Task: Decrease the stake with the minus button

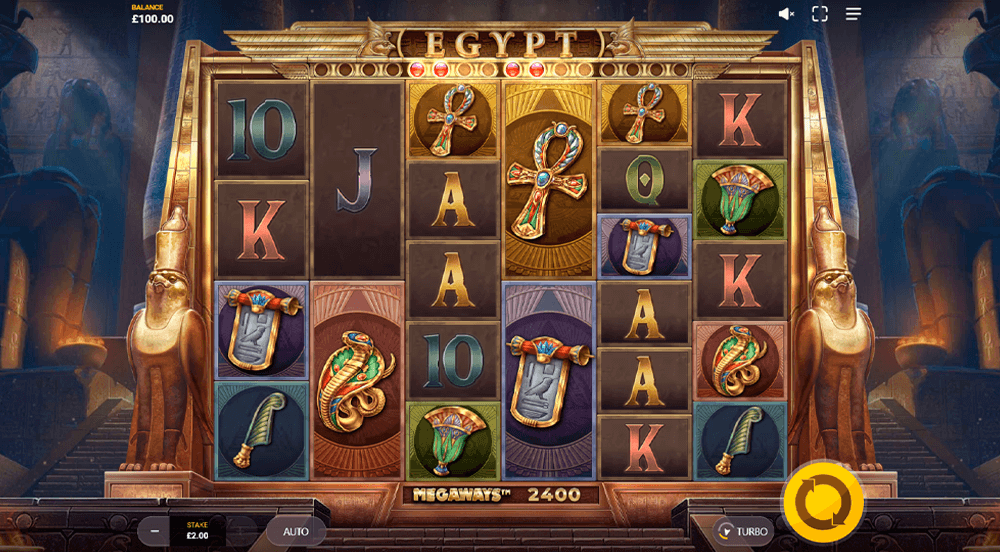Action: tap(154, 531)
